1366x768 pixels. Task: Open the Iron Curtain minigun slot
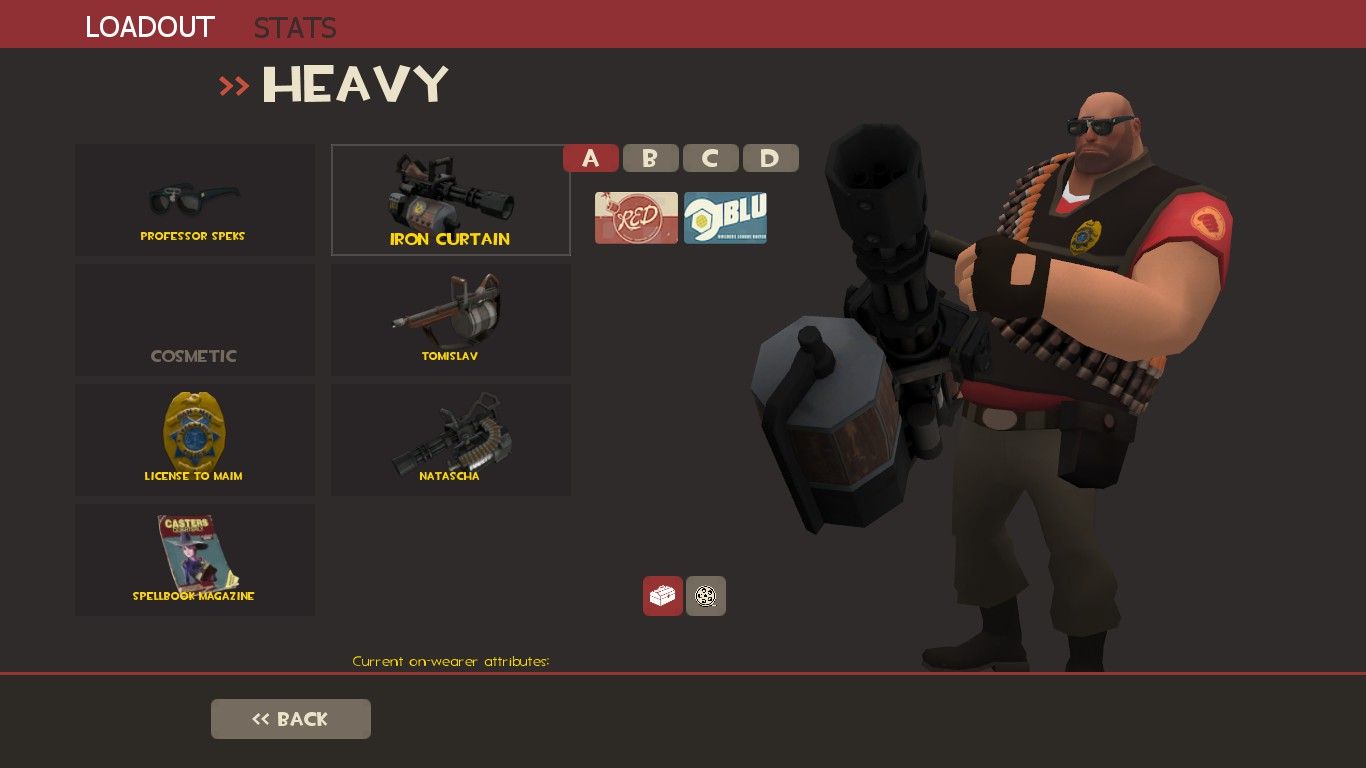(450, 200)
